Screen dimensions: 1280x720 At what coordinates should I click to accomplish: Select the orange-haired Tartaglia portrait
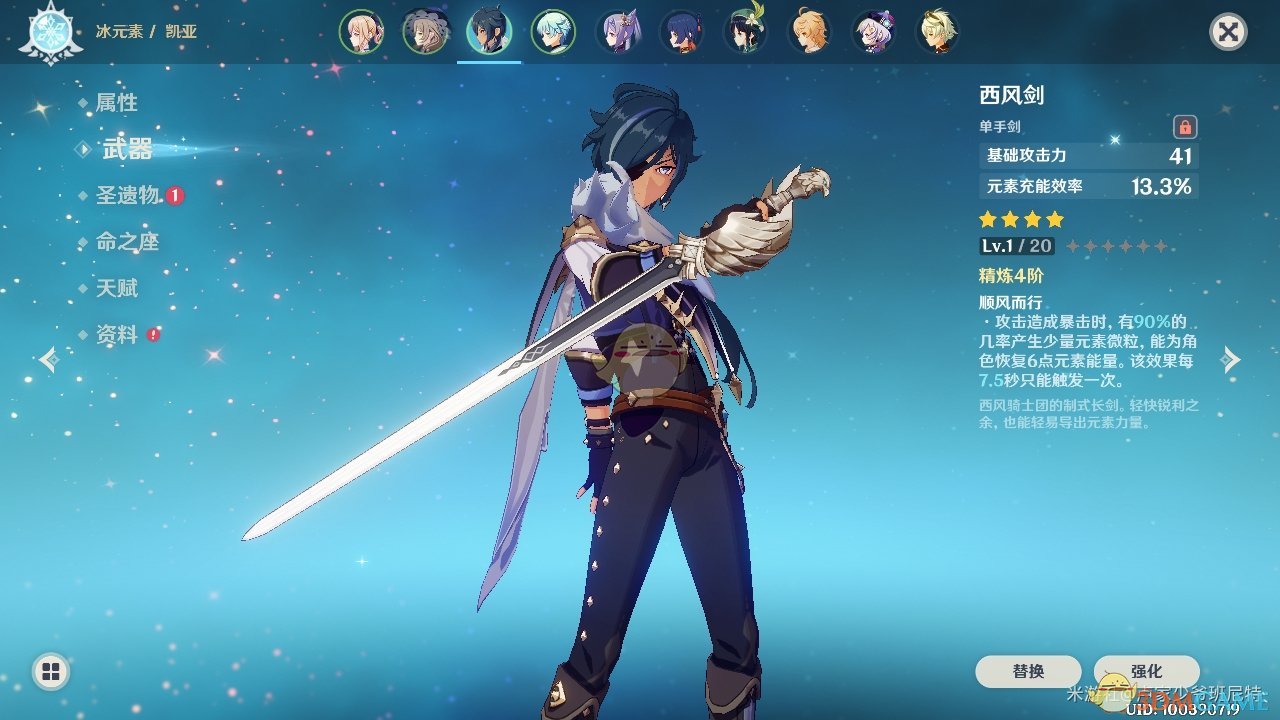click(x=809, y=32)
